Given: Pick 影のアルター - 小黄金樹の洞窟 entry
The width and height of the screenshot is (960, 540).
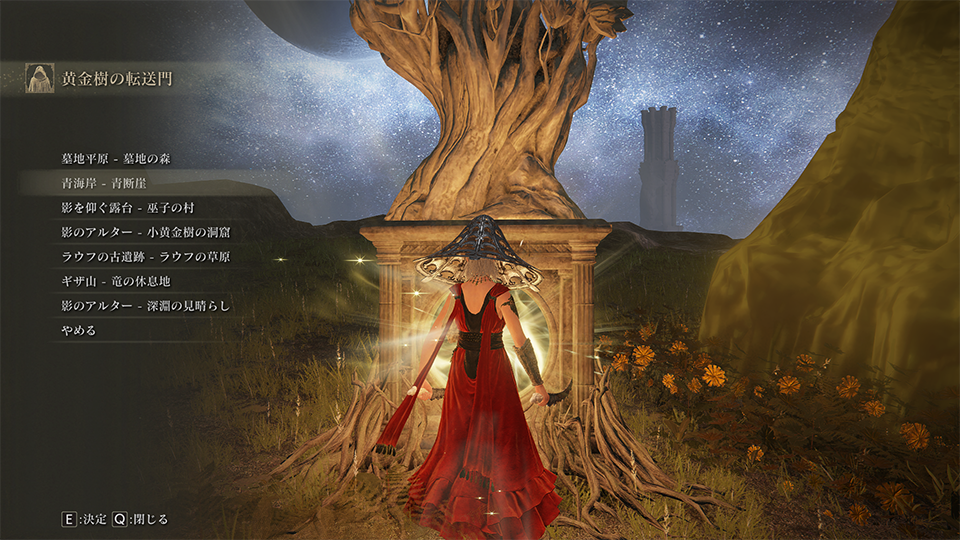Looking at the screenshot, I should (146, 232).
